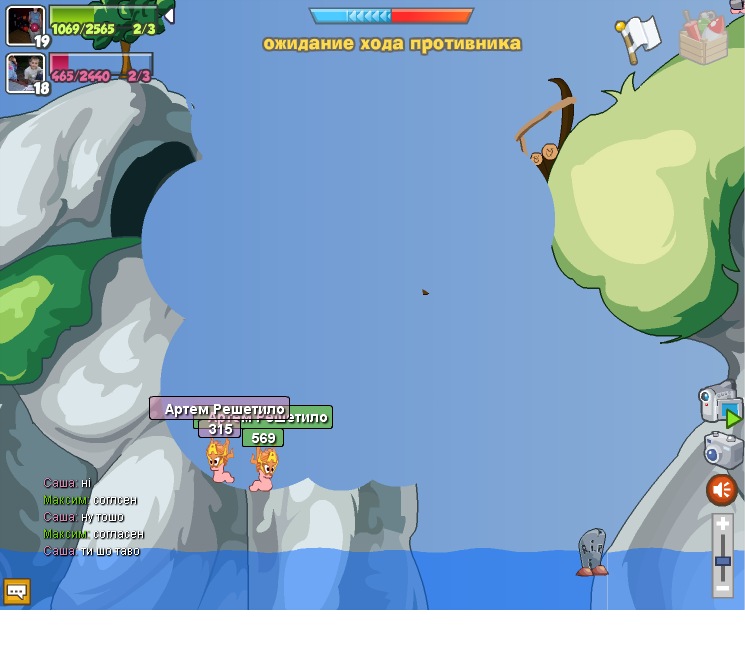The image size is (745, 650).
Task: Zoom out with the minus button
Action: [x=722, y=589]
